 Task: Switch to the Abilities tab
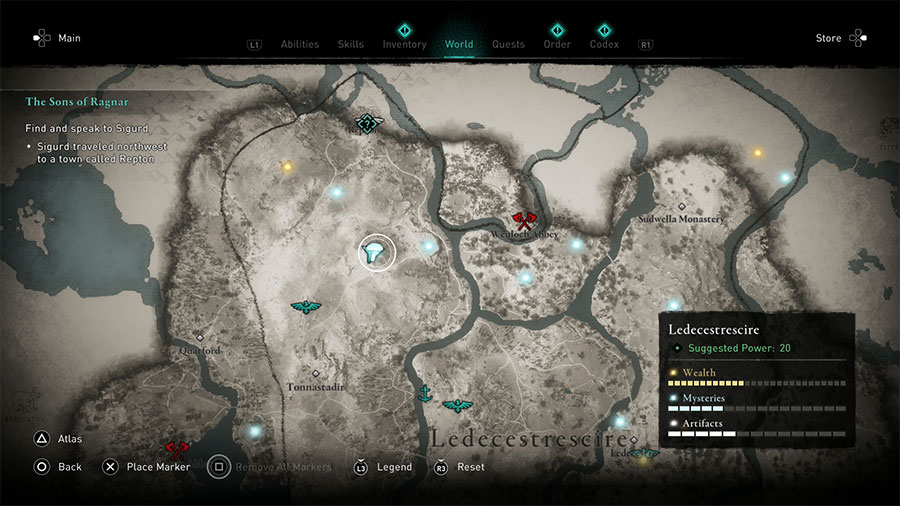coord(299,44)
